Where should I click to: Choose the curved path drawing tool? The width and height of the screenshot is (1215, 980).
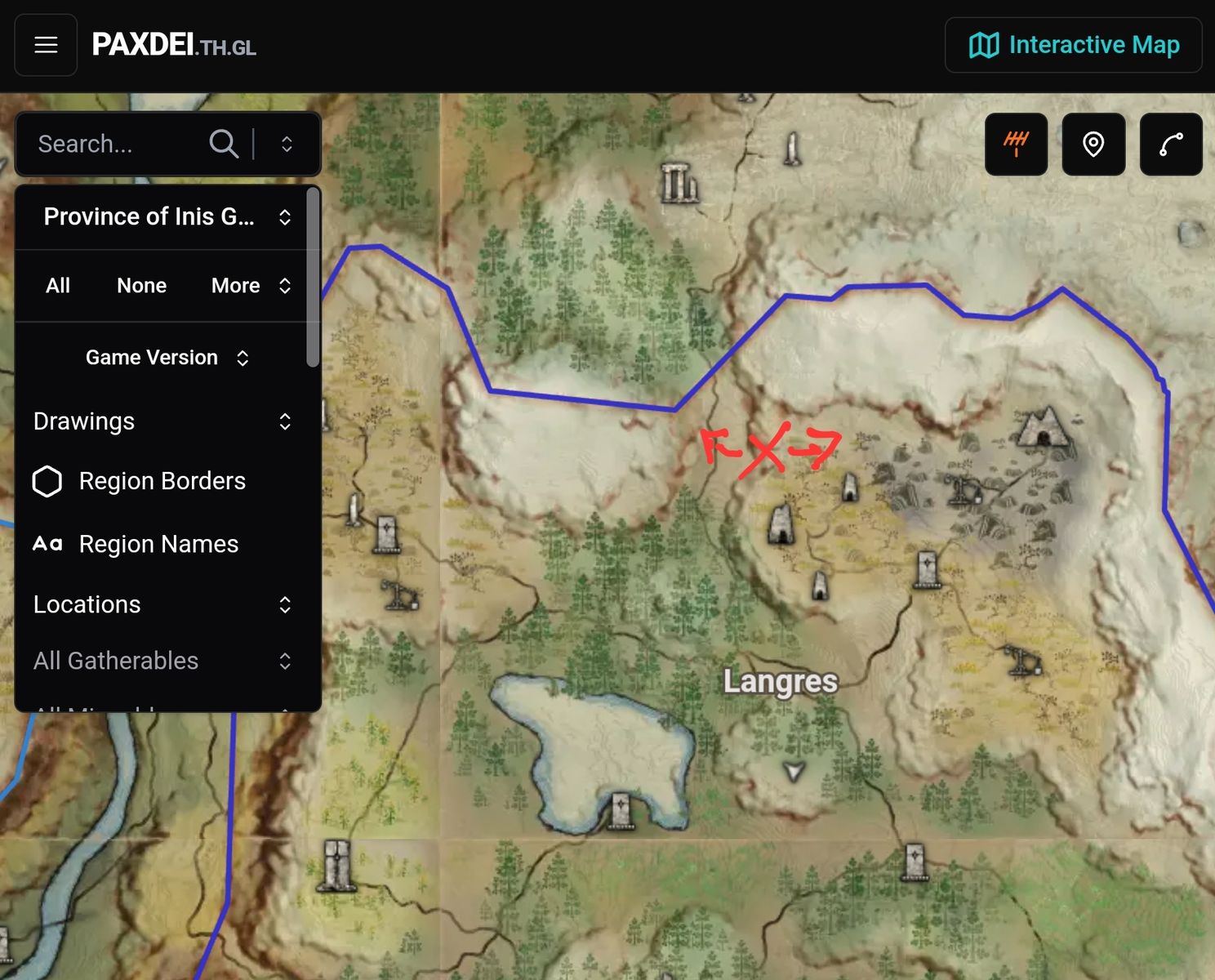click(x=1171, y=144)
